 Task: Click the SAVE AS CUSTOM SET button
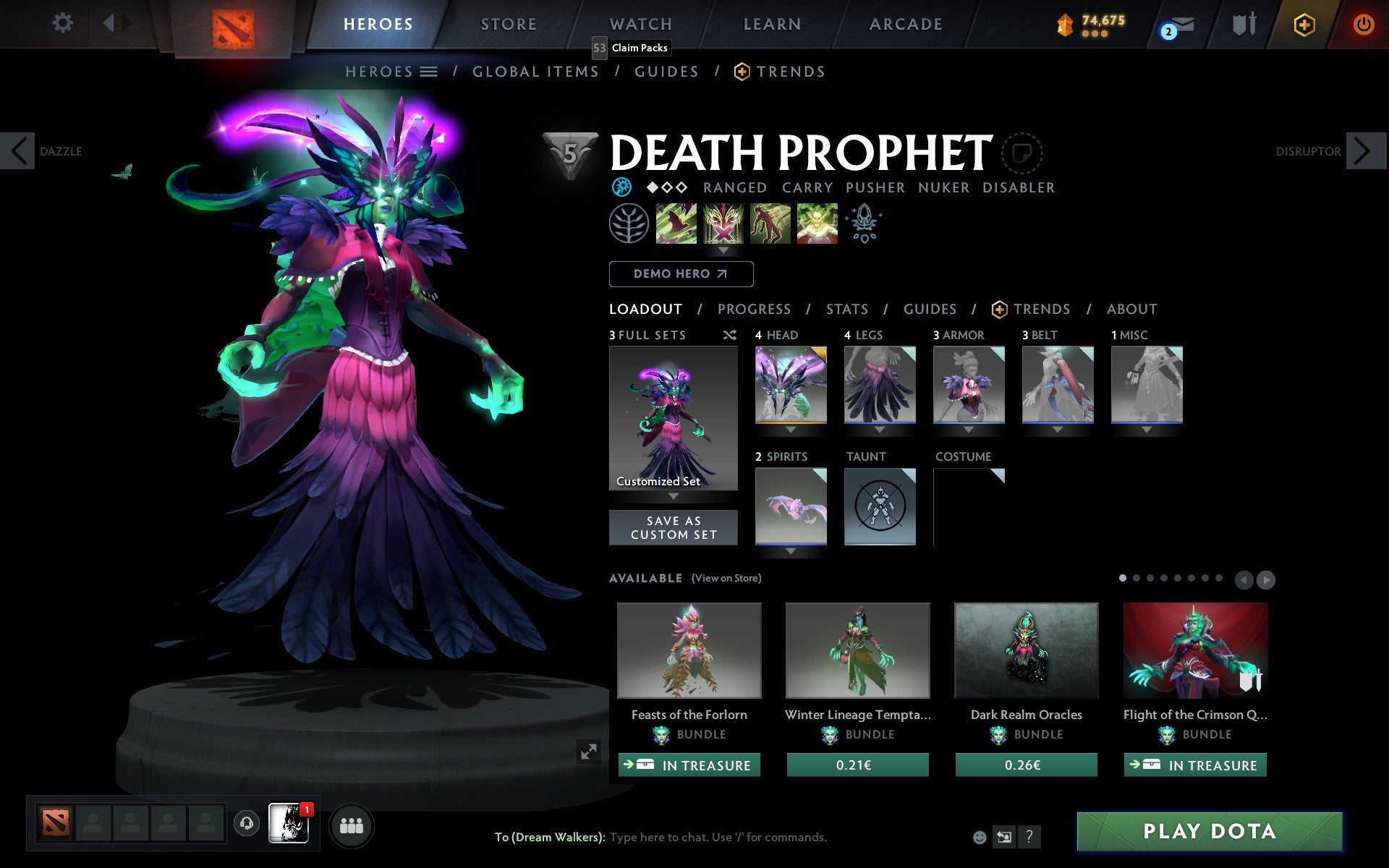tap(674, 527)
